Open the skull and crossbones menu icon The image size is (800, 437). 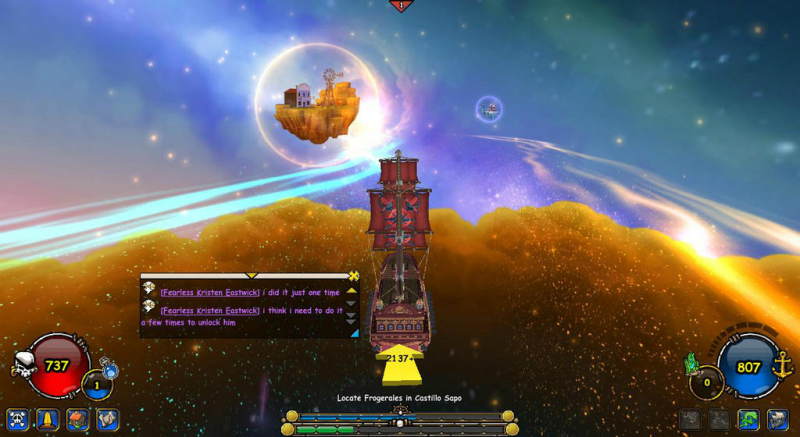pos(17,419)
